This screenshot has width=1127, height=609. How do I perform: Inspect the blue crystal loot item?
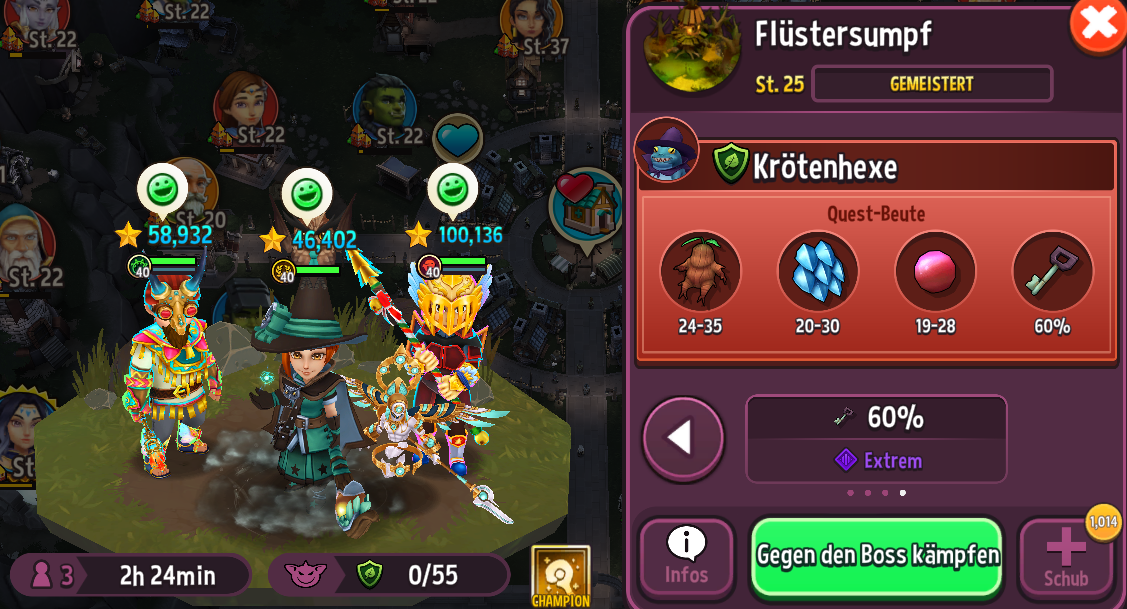point(817,271)
